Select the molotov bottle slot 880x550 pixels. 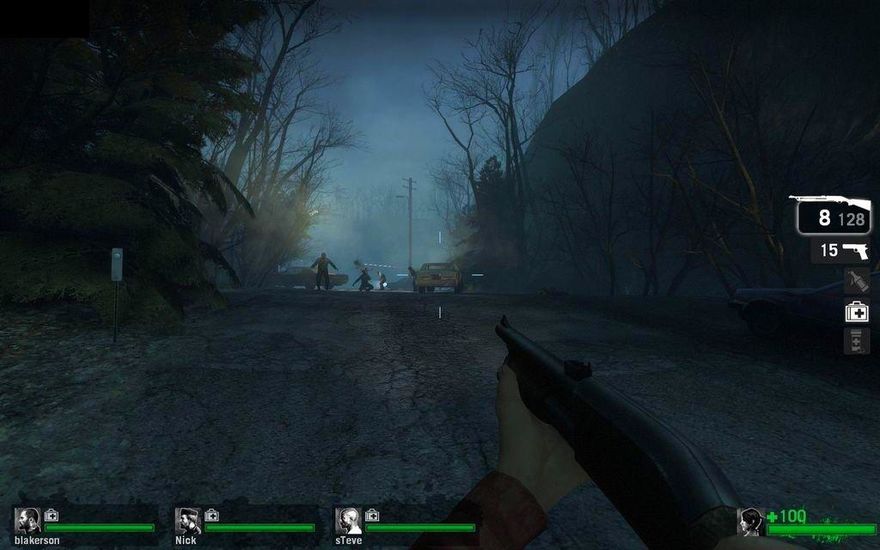click(x=856, y=281)
